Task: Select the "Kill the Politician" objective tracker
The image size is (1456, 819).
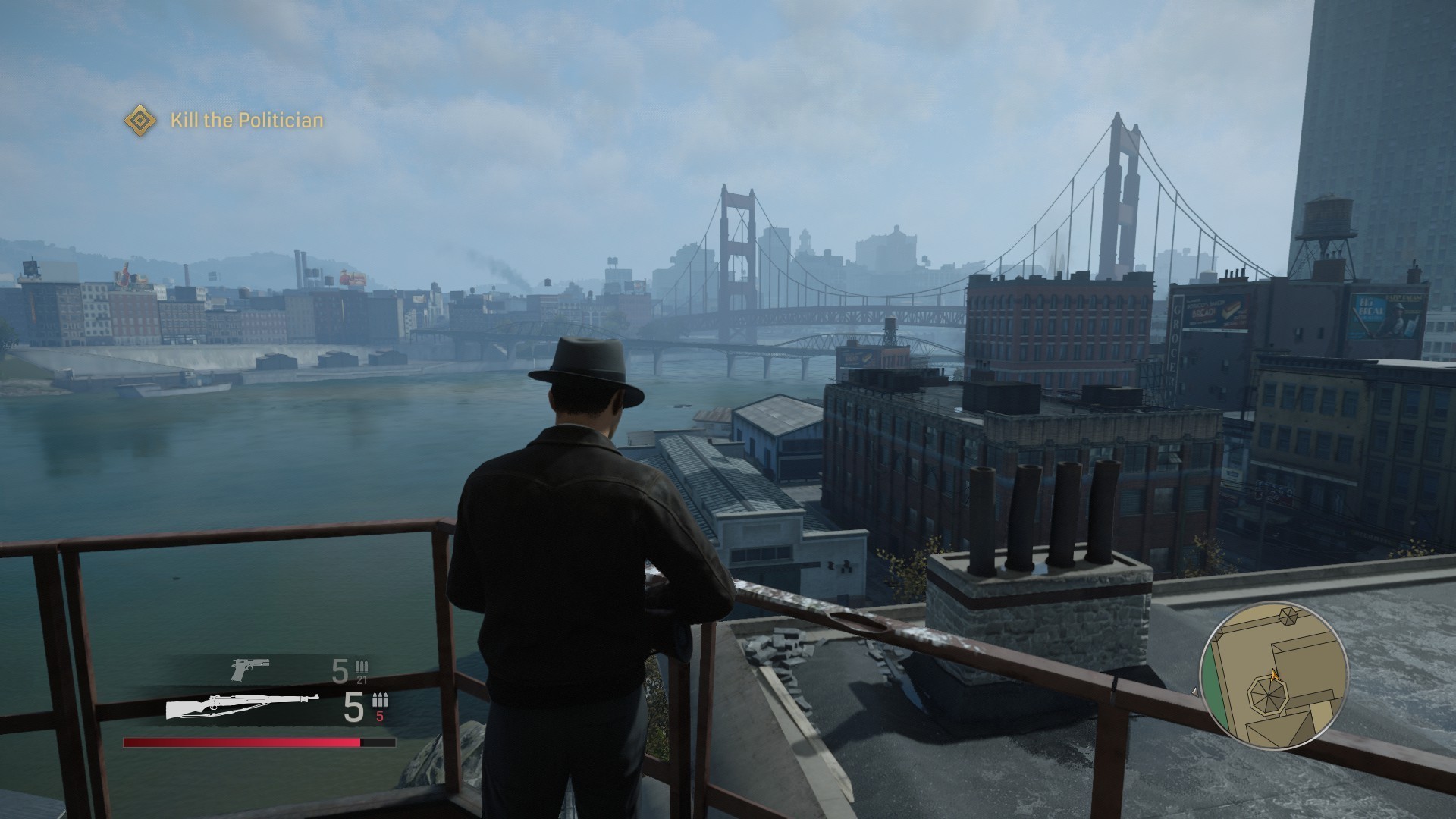Action: 246,121
